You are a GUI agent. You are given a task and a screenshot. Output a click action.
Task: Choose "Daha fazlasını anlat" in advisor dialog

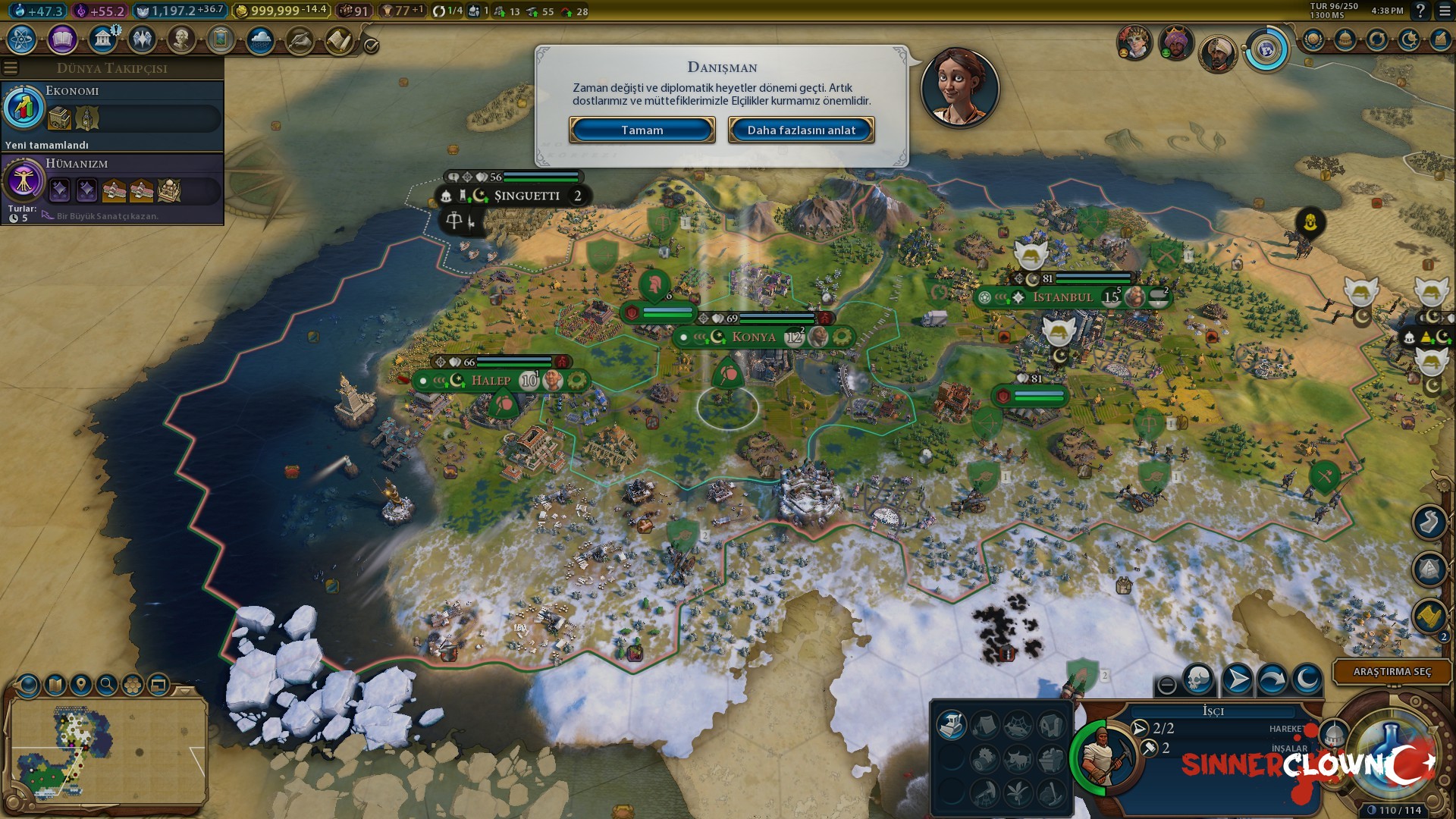[801, 130]
